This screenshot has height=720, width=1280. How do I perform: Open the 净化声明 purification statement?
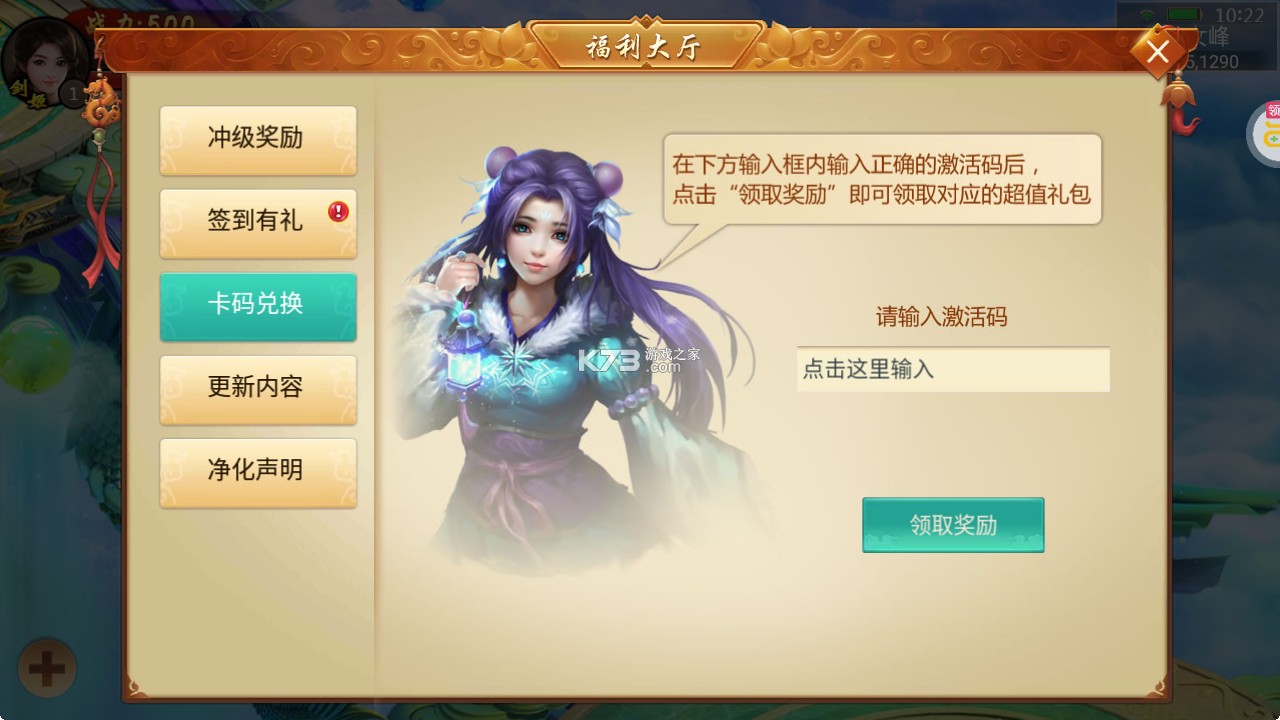tap(258, 472)
